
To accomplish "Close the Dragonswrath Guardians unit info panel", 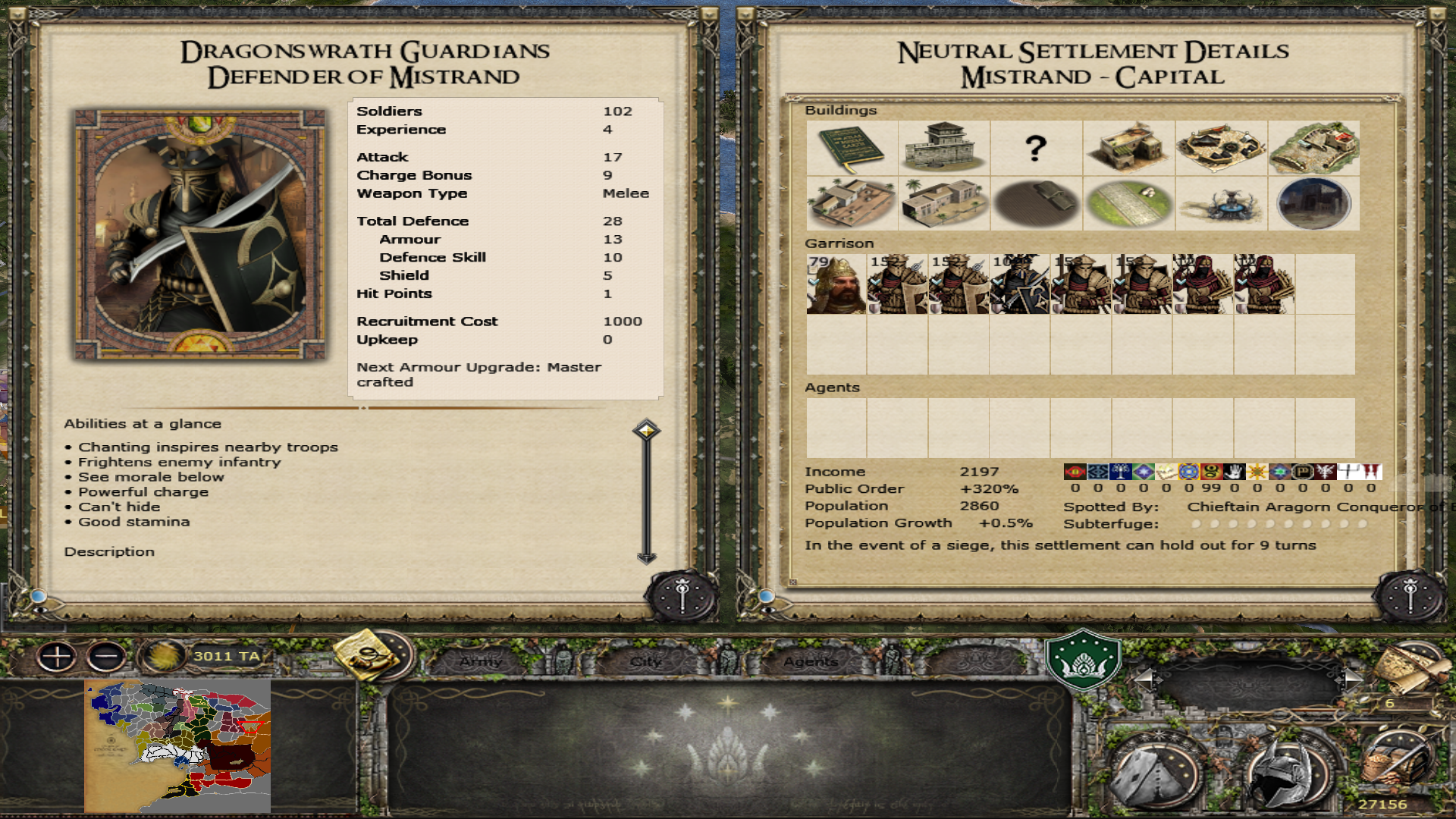I will pos(682,596).
